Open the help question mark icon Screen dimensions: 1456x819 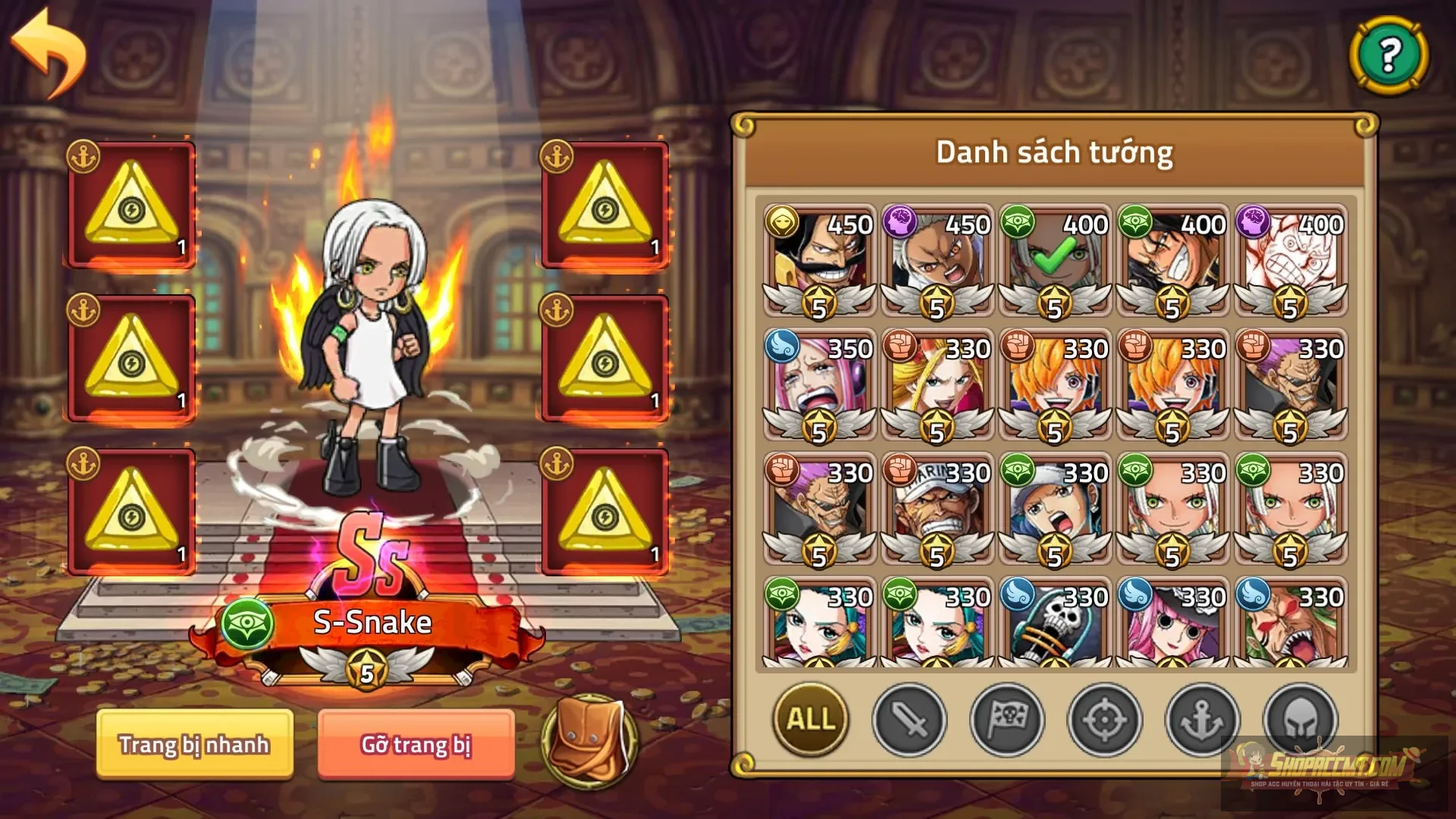click(1389, 54)
